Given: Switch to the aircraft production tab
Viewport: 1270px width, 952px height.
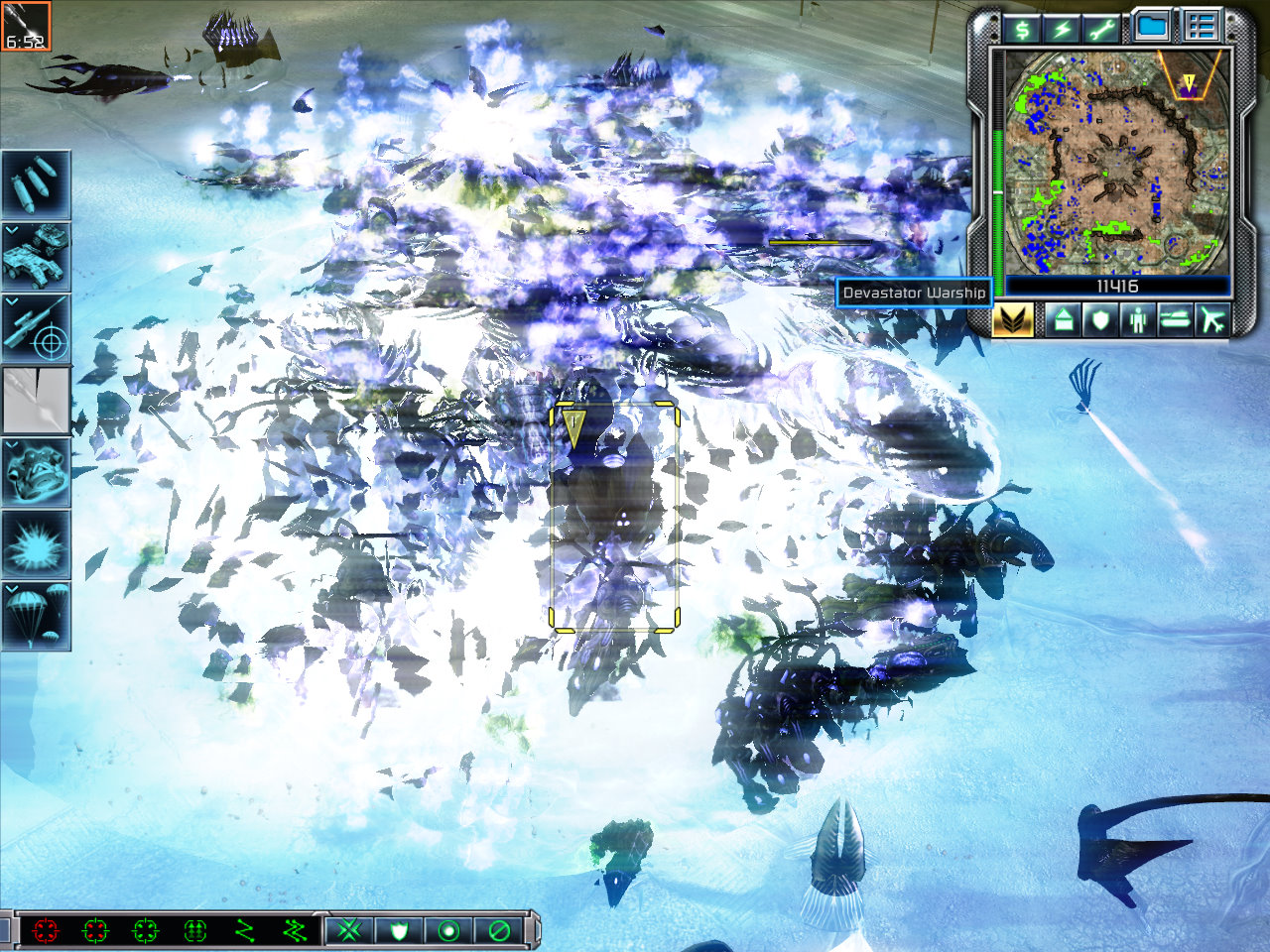Looking at the screenshot, I should click(1212, 320).
